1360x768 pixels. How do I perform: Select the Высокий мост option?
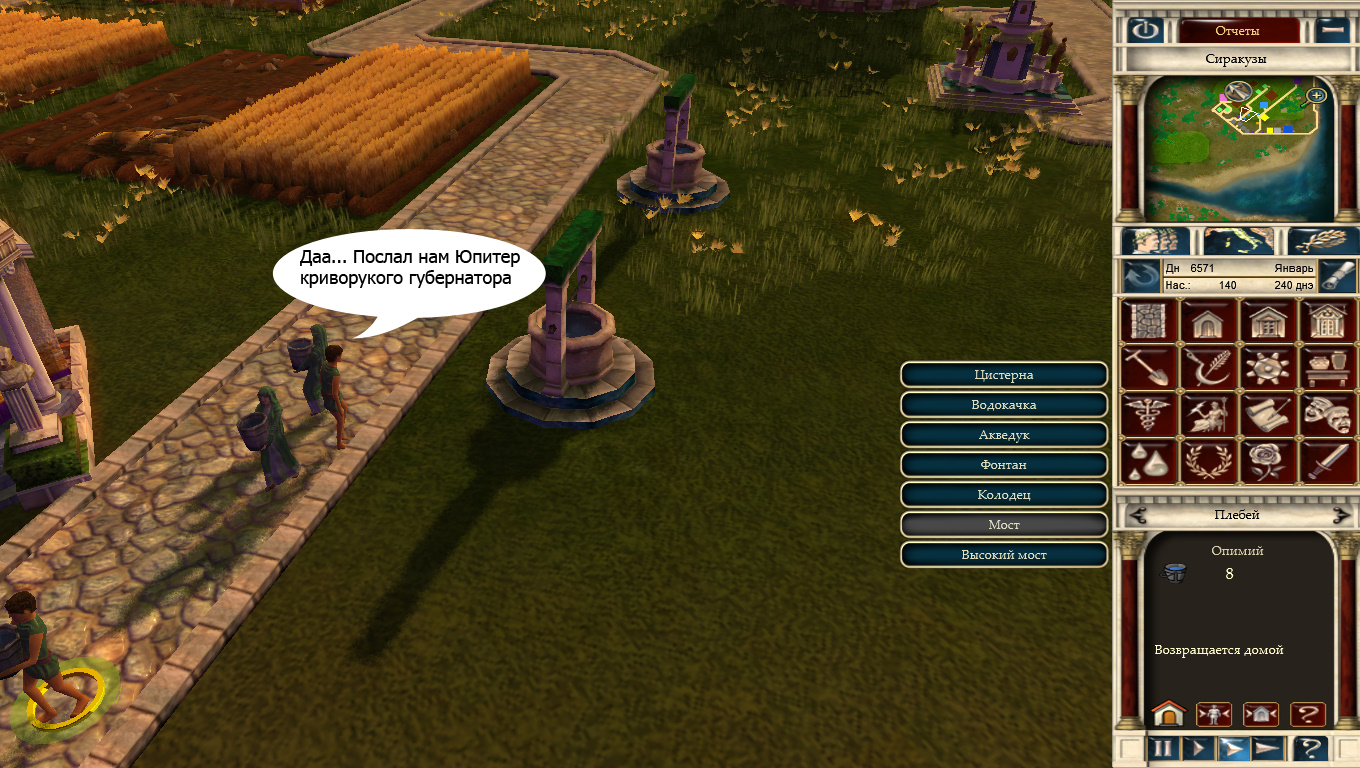[x=1004, y=555]
